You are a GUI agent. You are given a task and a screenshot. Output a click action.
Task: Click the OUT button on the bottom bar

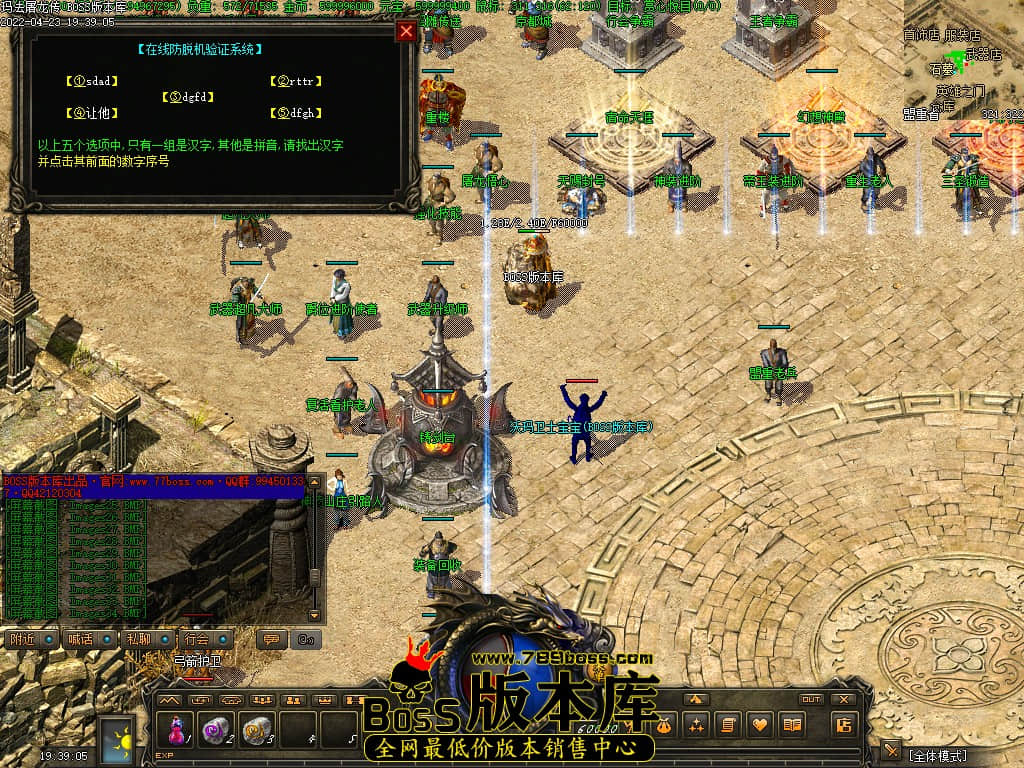810,699
